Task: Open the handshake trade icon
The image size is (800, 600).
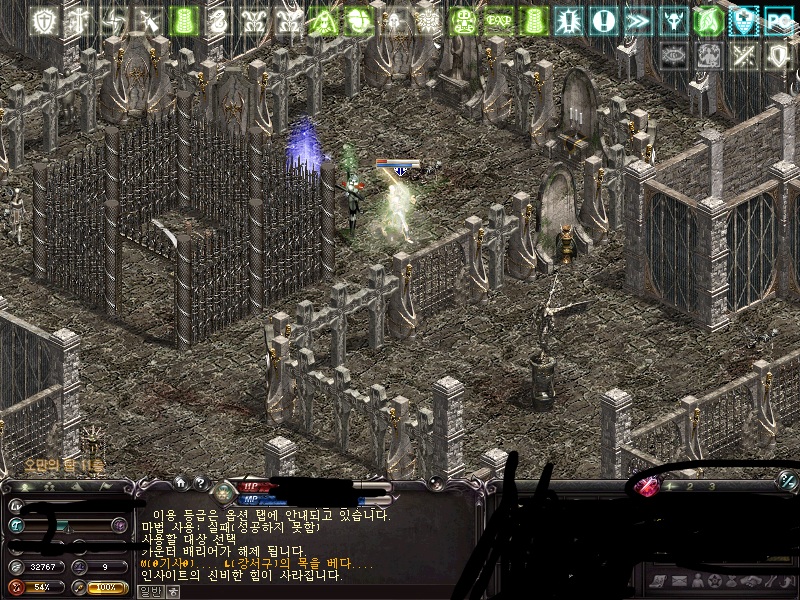Action: (752, 581)
